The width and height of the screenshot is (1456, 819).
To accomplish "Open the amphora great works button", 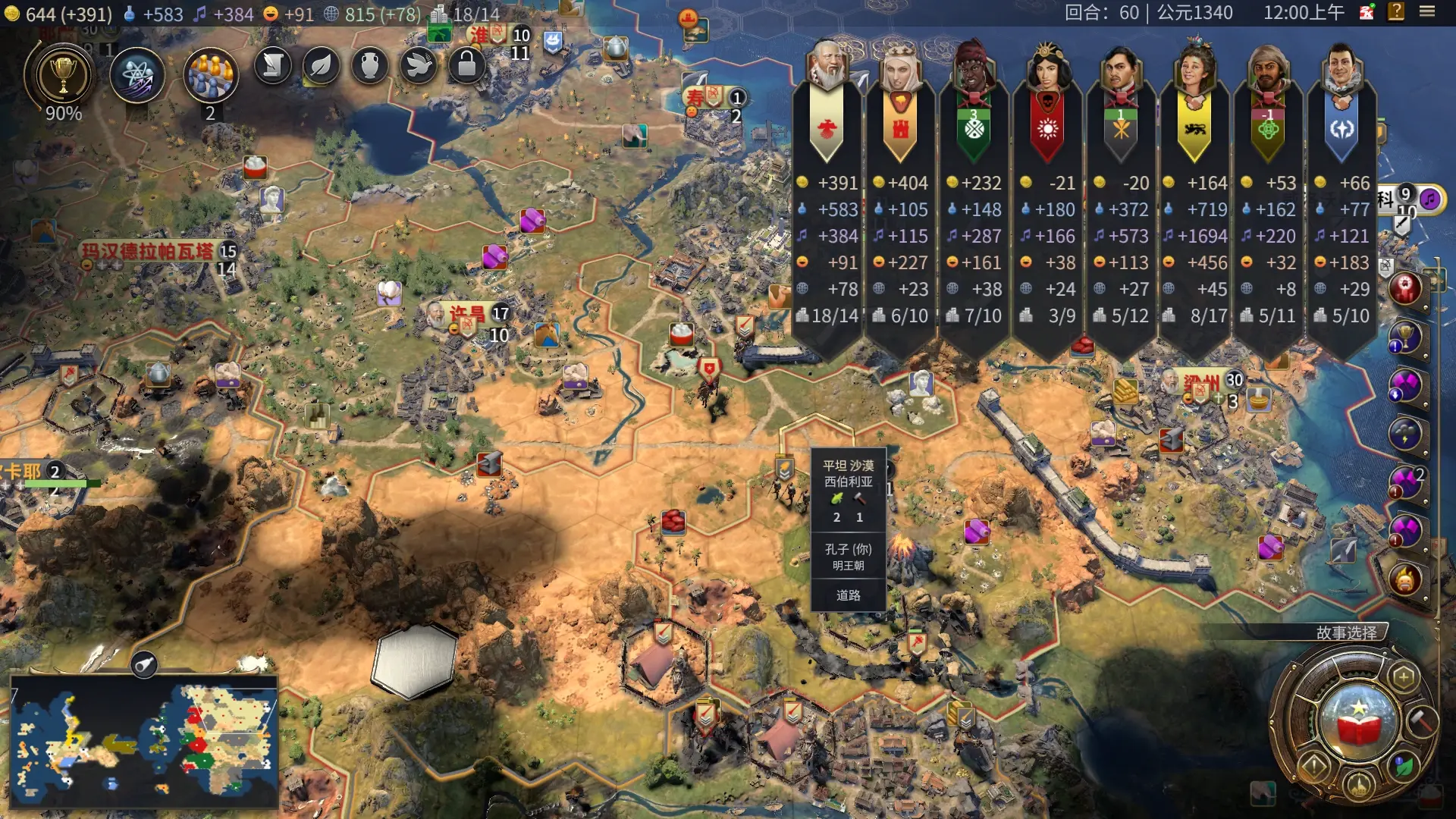I will point(369,67).
